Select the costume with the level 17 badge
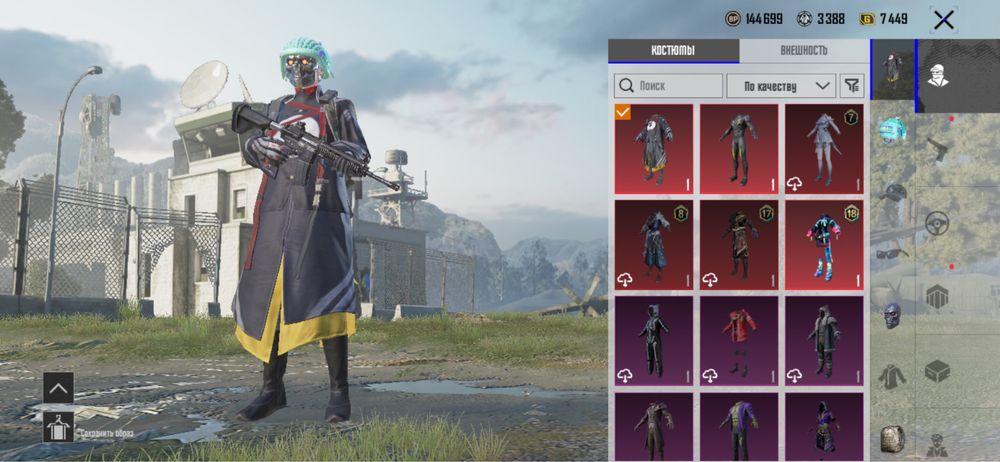This screenshot has width=1000, height=462. click(x=739, y=245)
